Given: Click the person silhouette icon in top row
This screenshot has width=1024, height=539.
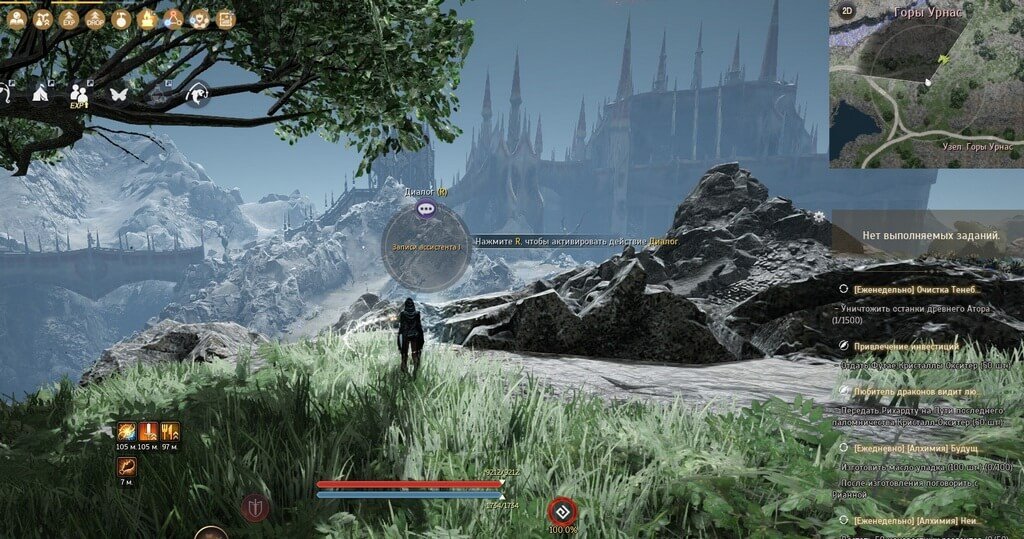Looking at the screenshot, I should 17,19.
